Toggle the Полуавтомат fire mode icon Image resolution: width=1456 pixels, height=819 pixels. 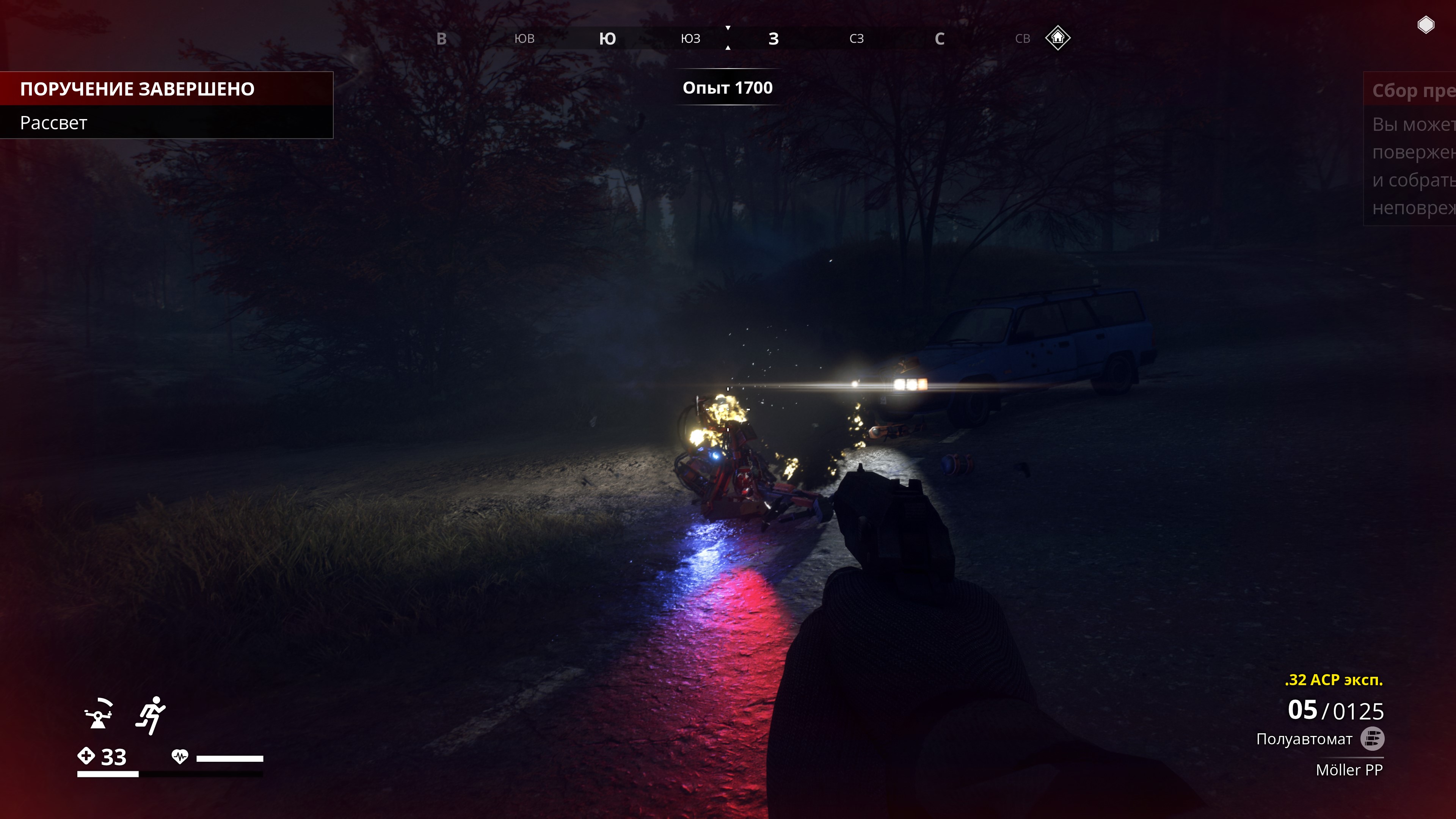(1372, 739)
